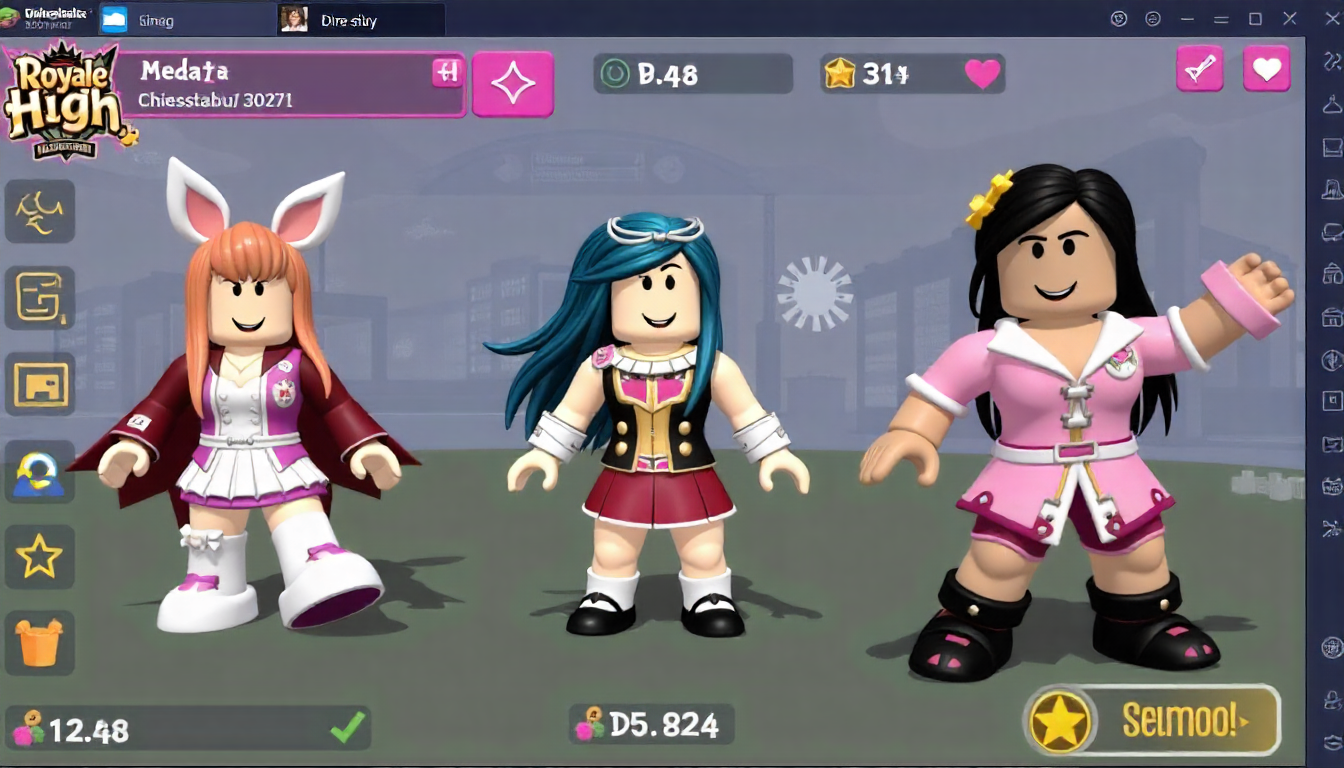1344x768 pixels.
Task: Open the pink heart favorites button
Action: pyautogui.click(x=1266, y=69)
